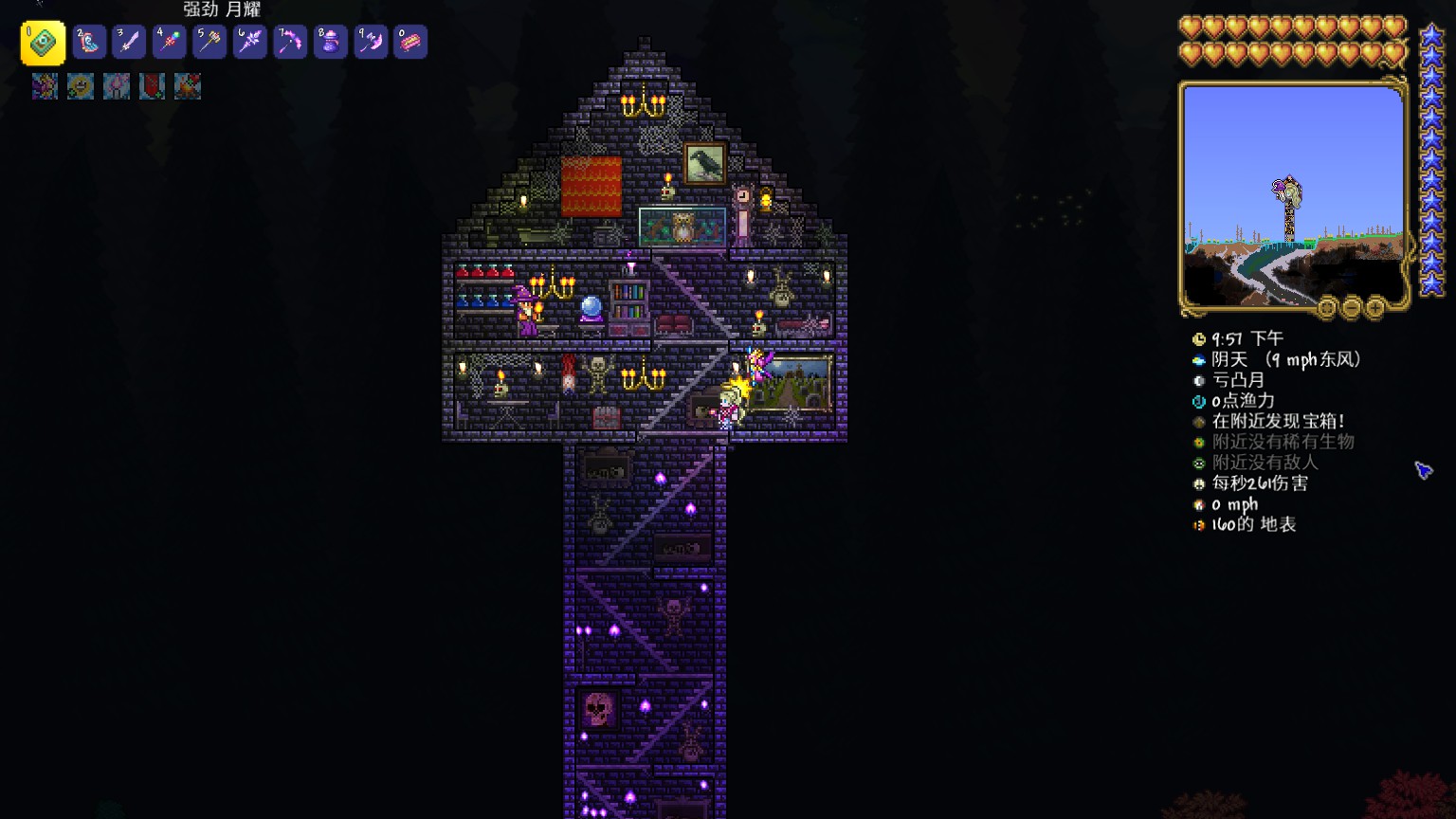Select the purple bag in hotbar slot 8
The image size is (1456, 819).
click(331, 42)
